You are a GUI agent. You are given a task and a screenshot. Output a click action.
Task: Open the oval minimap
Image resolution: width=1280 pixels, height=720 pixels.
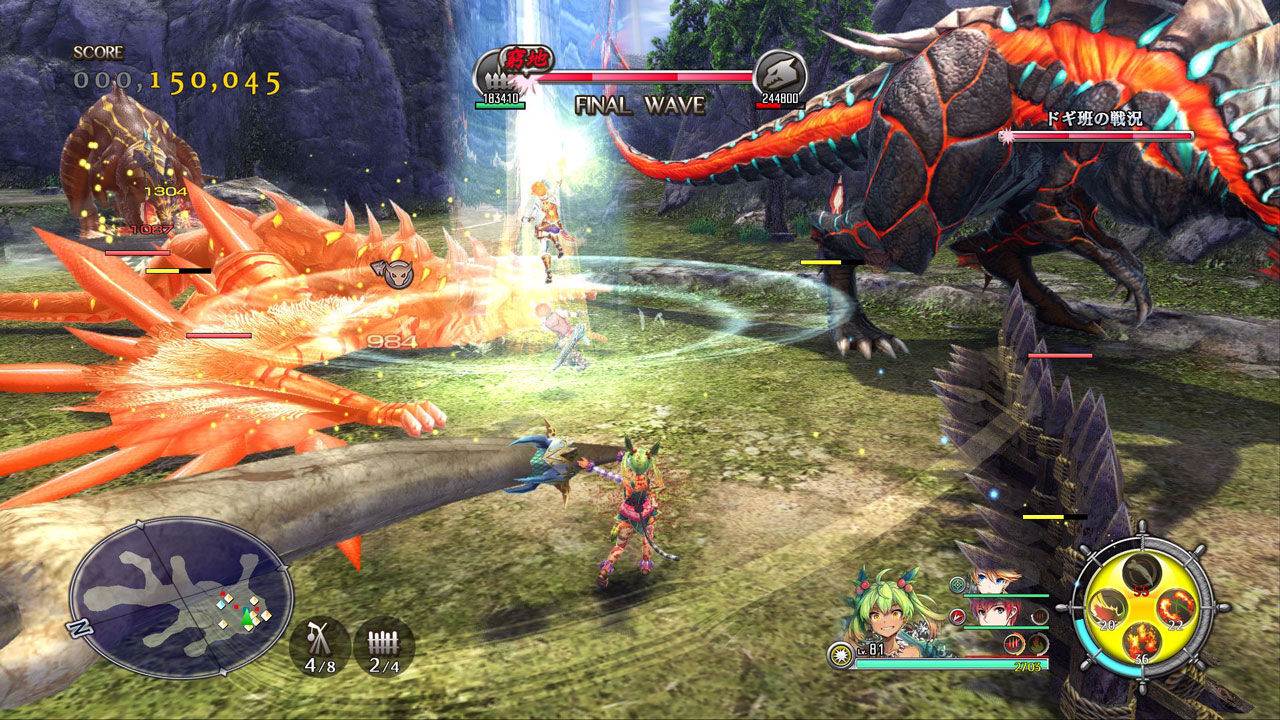click(180, 597)
